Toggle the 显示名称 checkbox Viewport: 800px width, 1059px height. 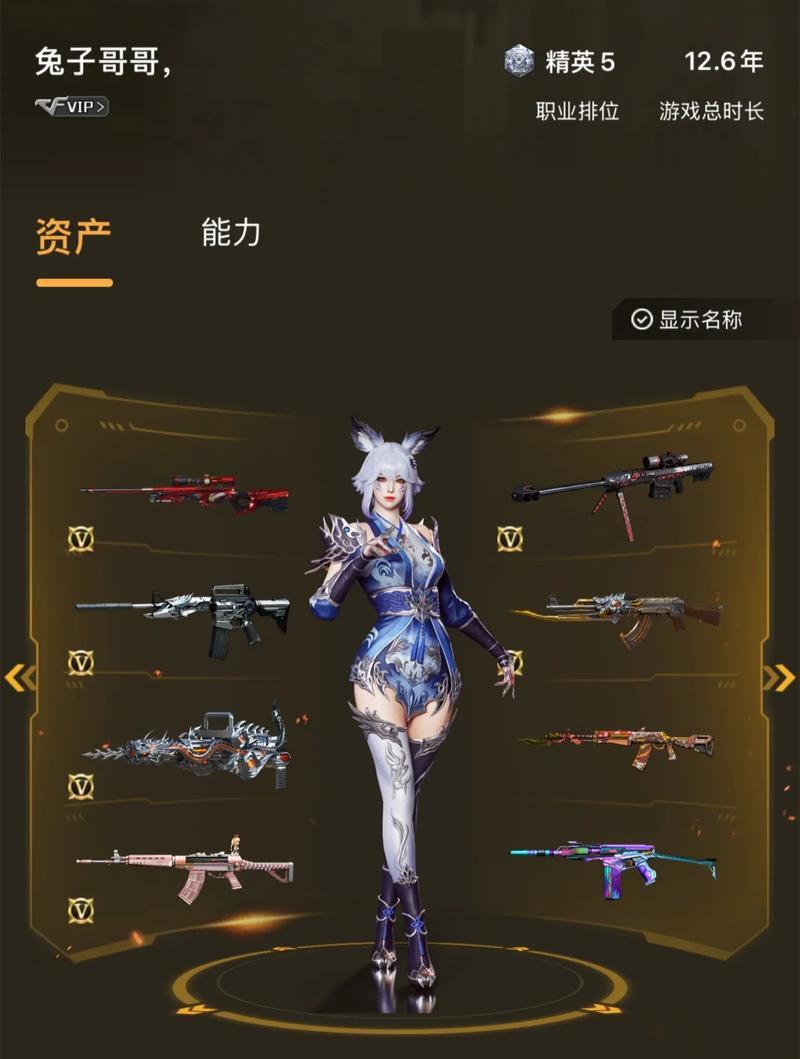(642, 319)
